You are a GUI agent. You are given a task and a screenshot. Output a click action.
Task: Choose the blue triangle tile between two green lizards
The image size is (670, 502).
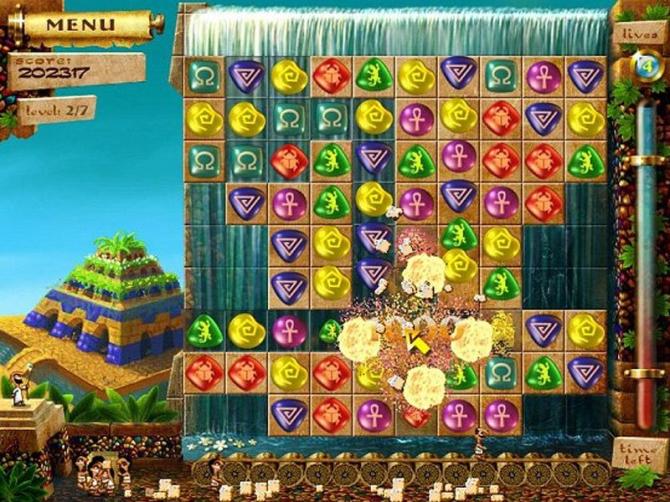[x=373, y=158]
